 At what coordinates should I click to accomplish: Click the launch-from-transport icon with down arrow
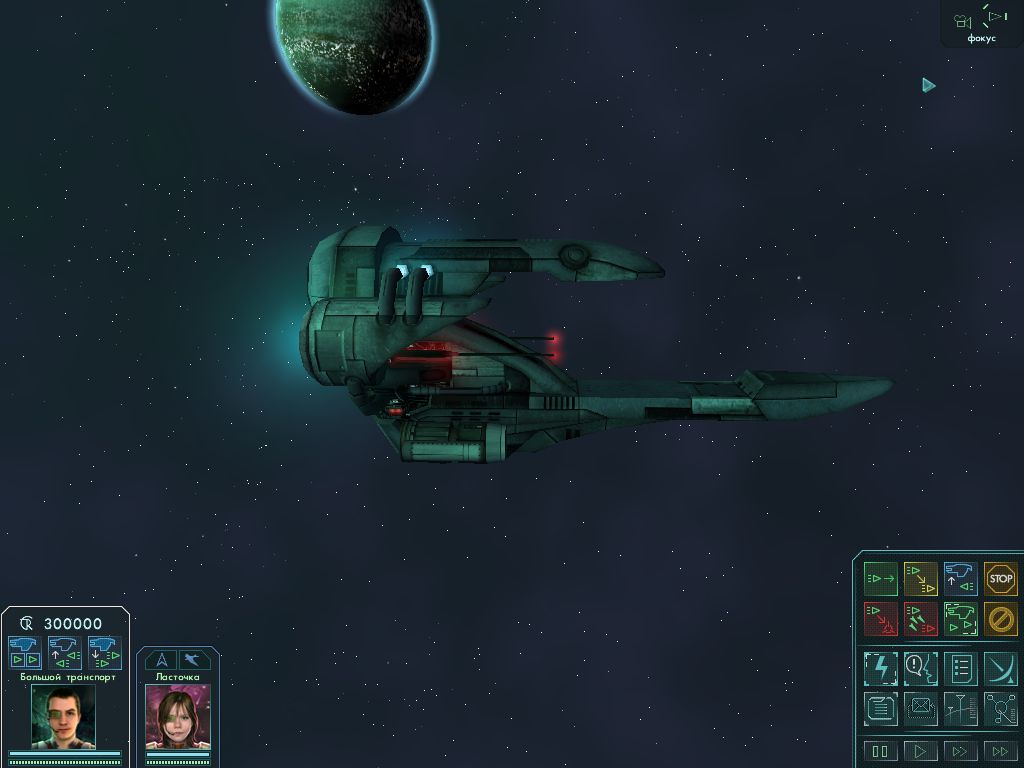tap(104, 652)
